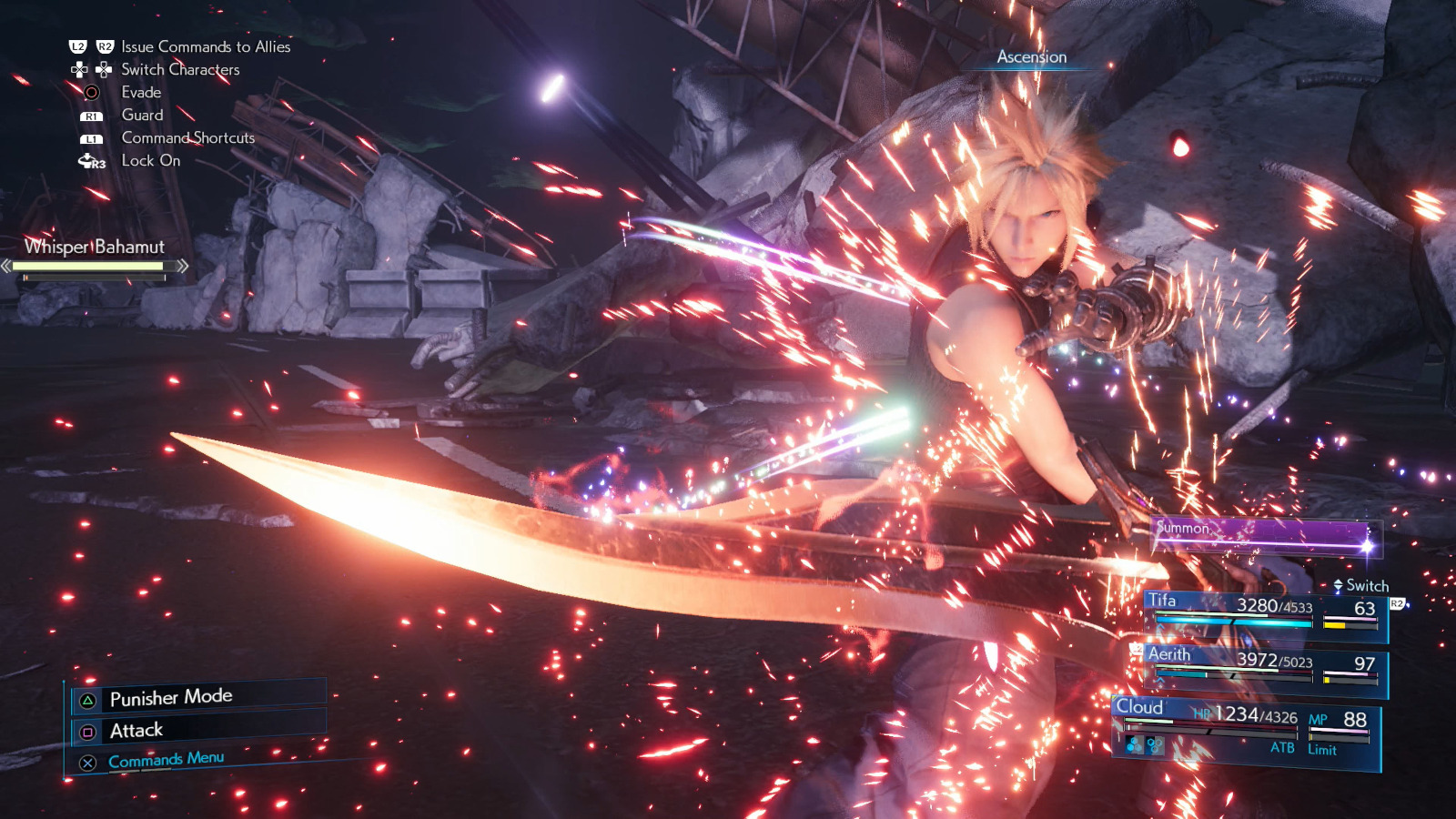Select the Circle icon next to Evade
Image resolution: width=1456 pixels, height=819 pixels.
pos(92,93)
